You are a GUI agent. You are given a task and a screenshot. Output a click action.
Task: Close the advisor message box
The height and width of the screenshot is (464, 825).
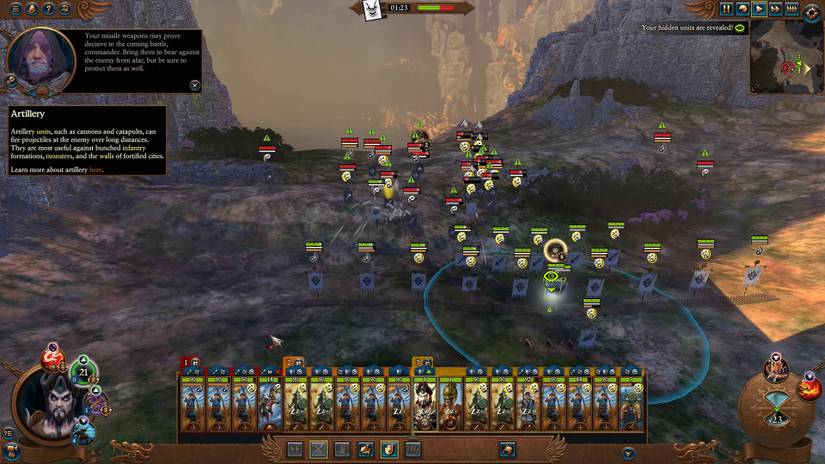pos(195,85)
